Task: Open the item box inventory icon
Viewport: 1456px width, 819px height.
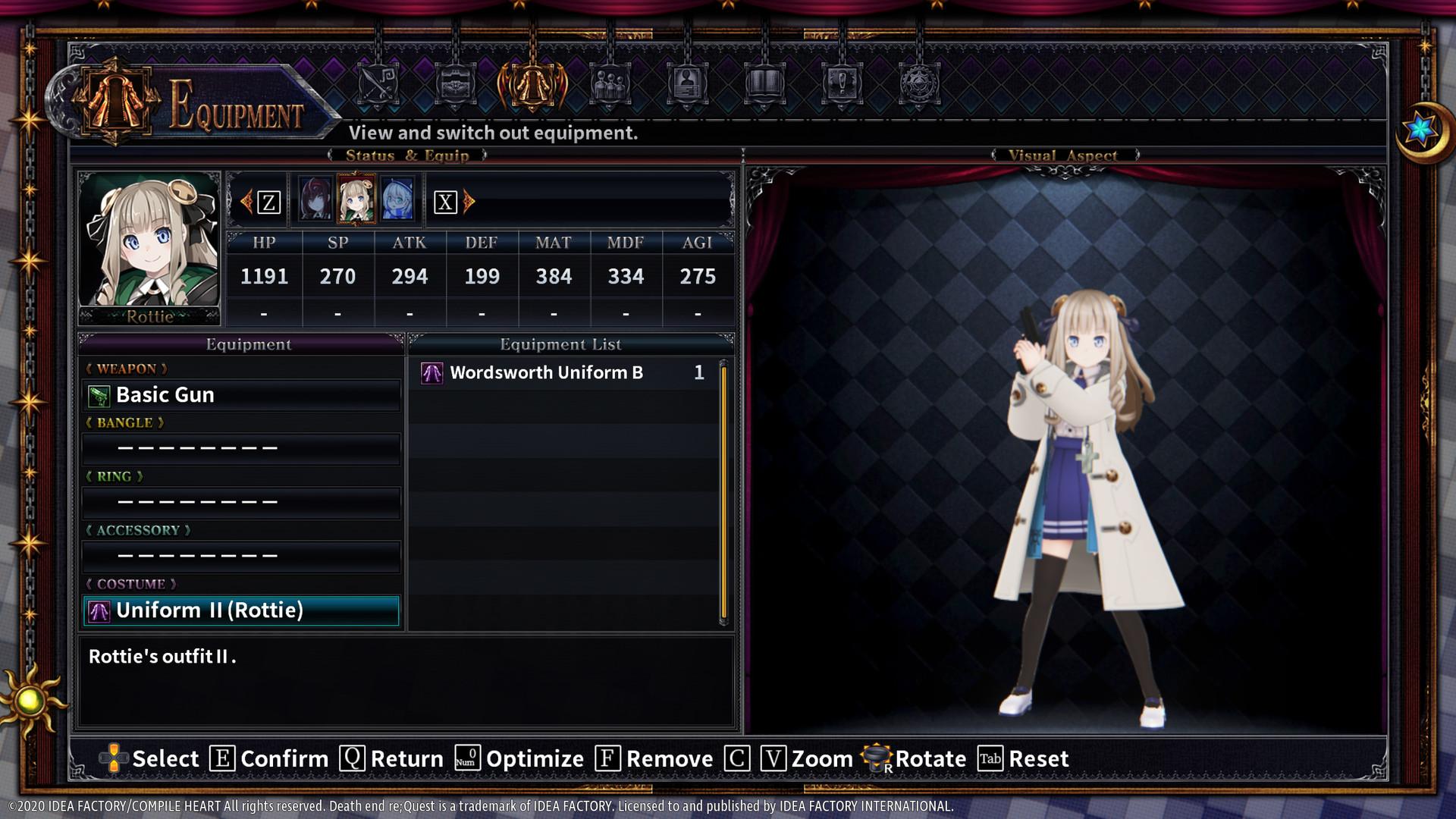Action: point(454,85)
